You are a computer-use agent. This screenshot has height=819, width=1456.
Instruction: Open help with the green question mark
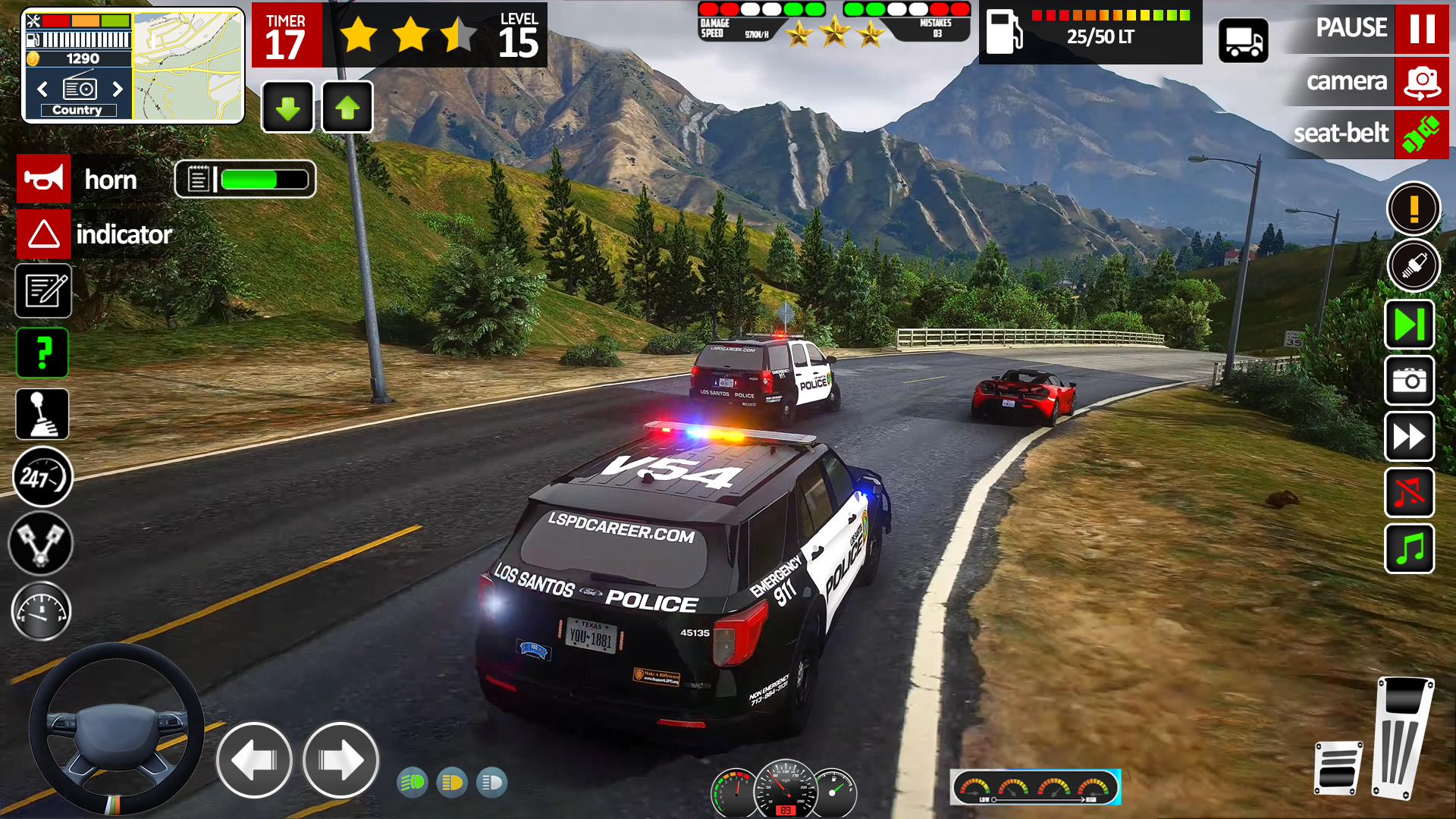tap(42, 353)
